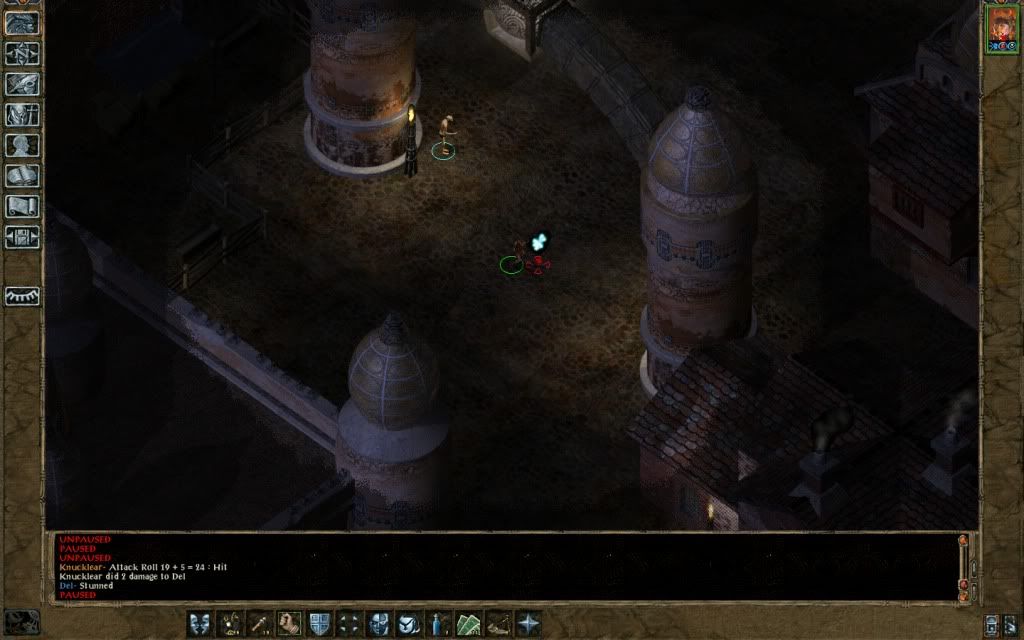Image resolution: width=1024 pixels, height=640 pixels.
Task: Rest the party with the closed eye button
Action: click(x=22, y=296)
